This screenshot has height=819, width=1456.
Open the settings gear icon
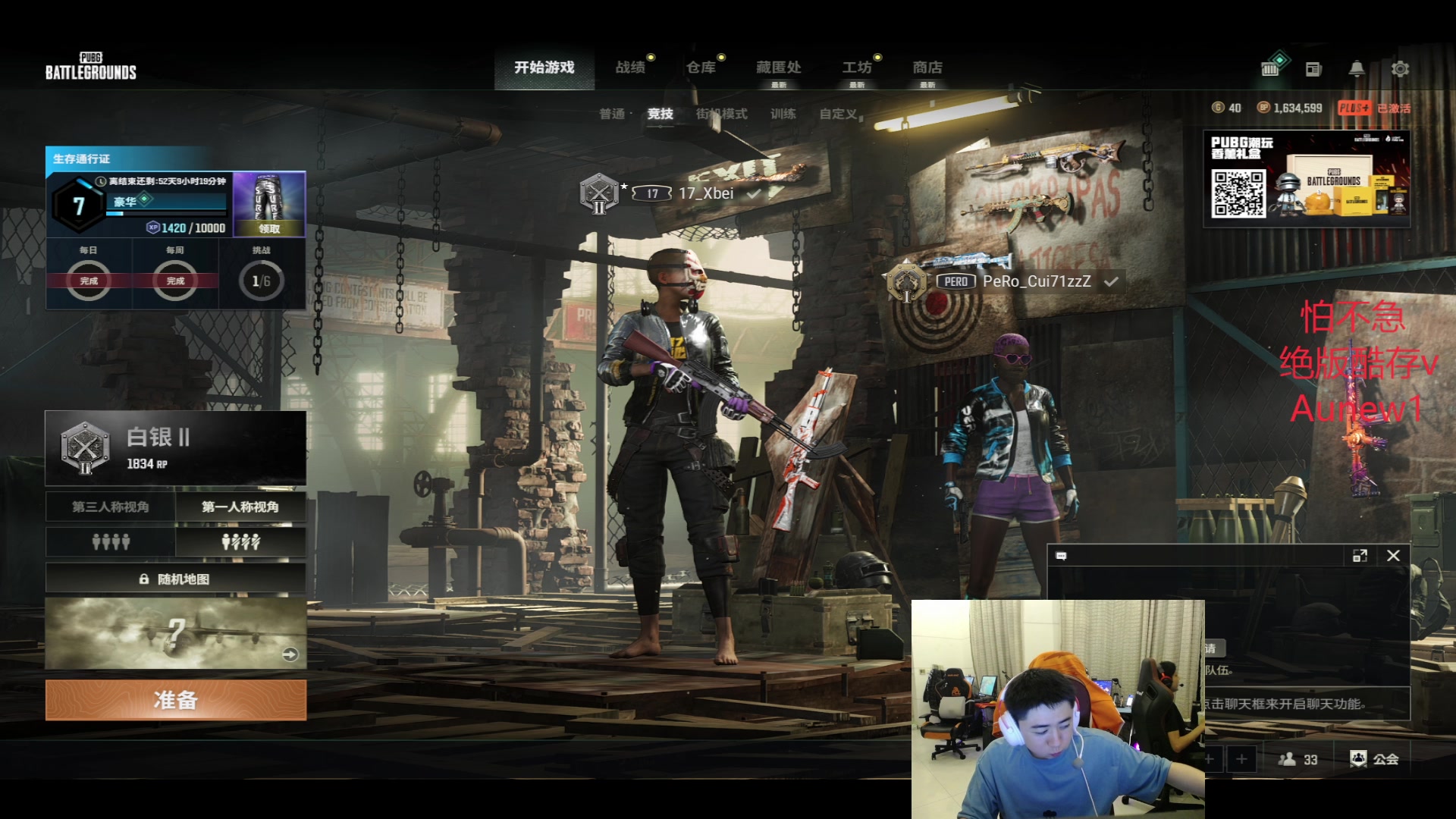coord(1400,69)
